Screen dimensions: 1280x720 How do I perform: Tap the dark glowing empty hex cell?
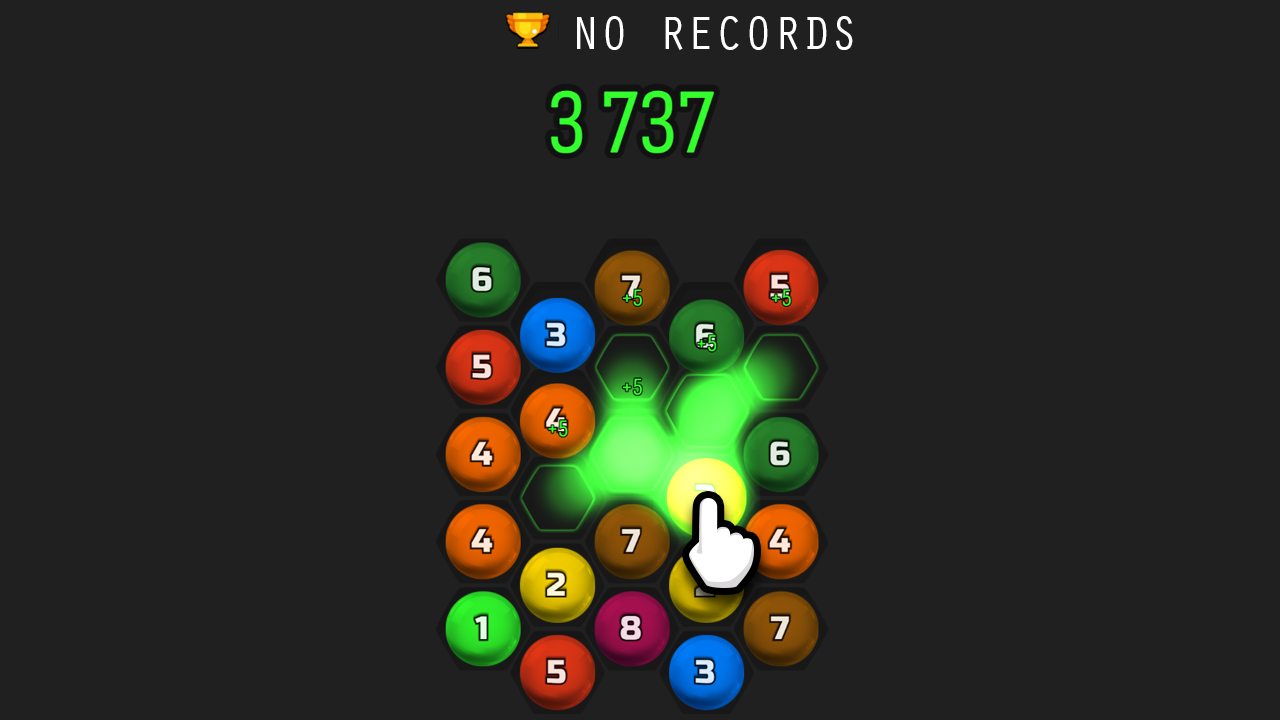point(557,495)
